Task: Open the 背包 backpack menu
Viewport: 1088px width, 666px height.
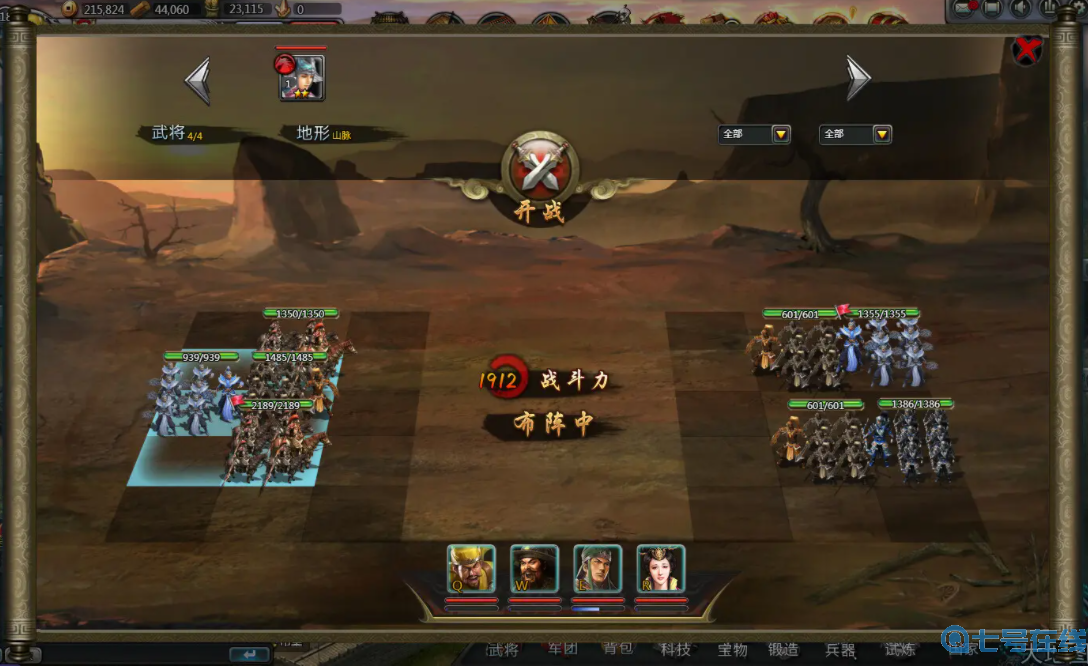Action: pyautogui.click(x=618, y=650)
